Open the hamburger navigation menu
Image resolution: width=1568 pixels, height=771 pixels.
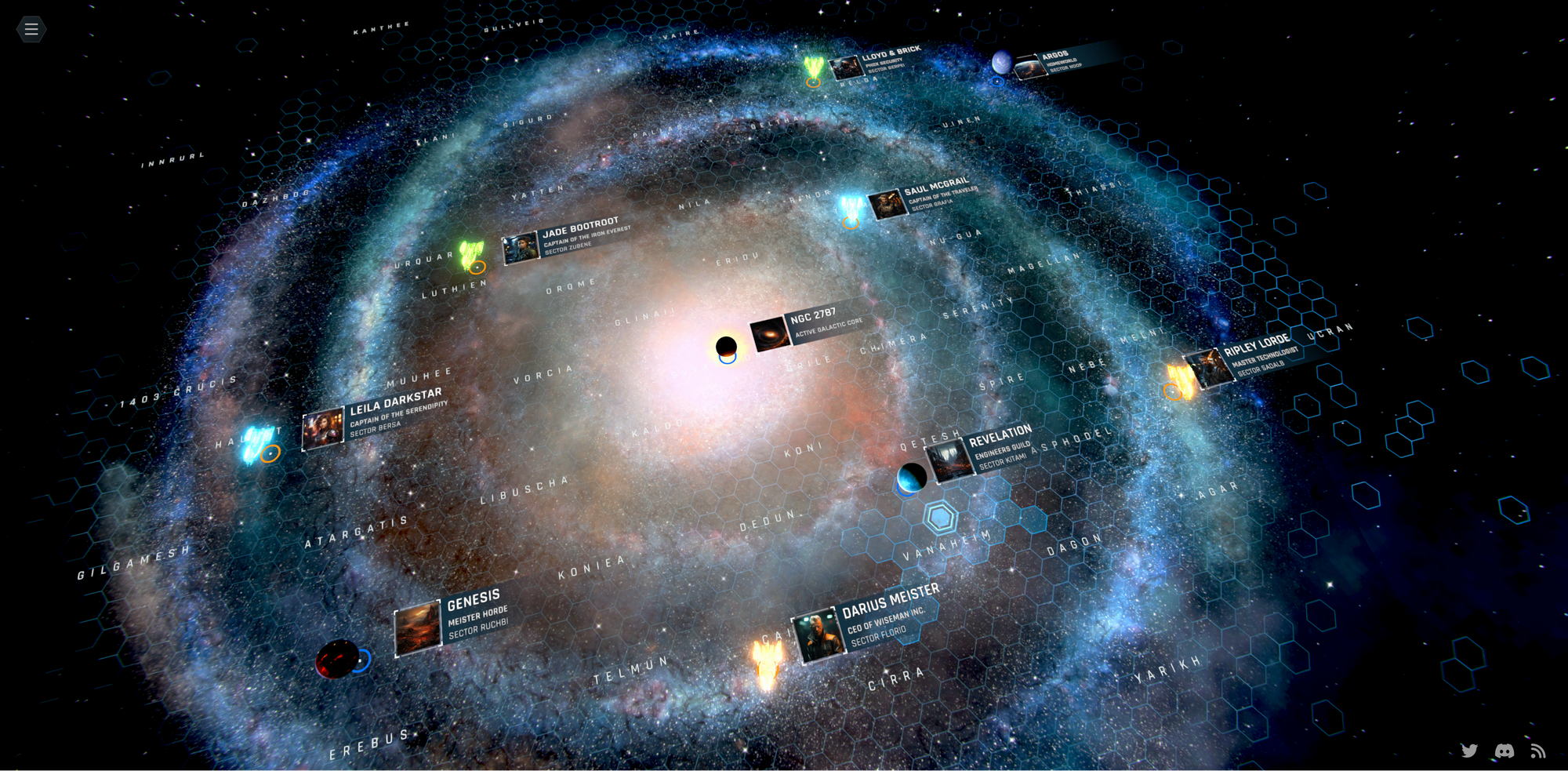[x=31, y=29]
